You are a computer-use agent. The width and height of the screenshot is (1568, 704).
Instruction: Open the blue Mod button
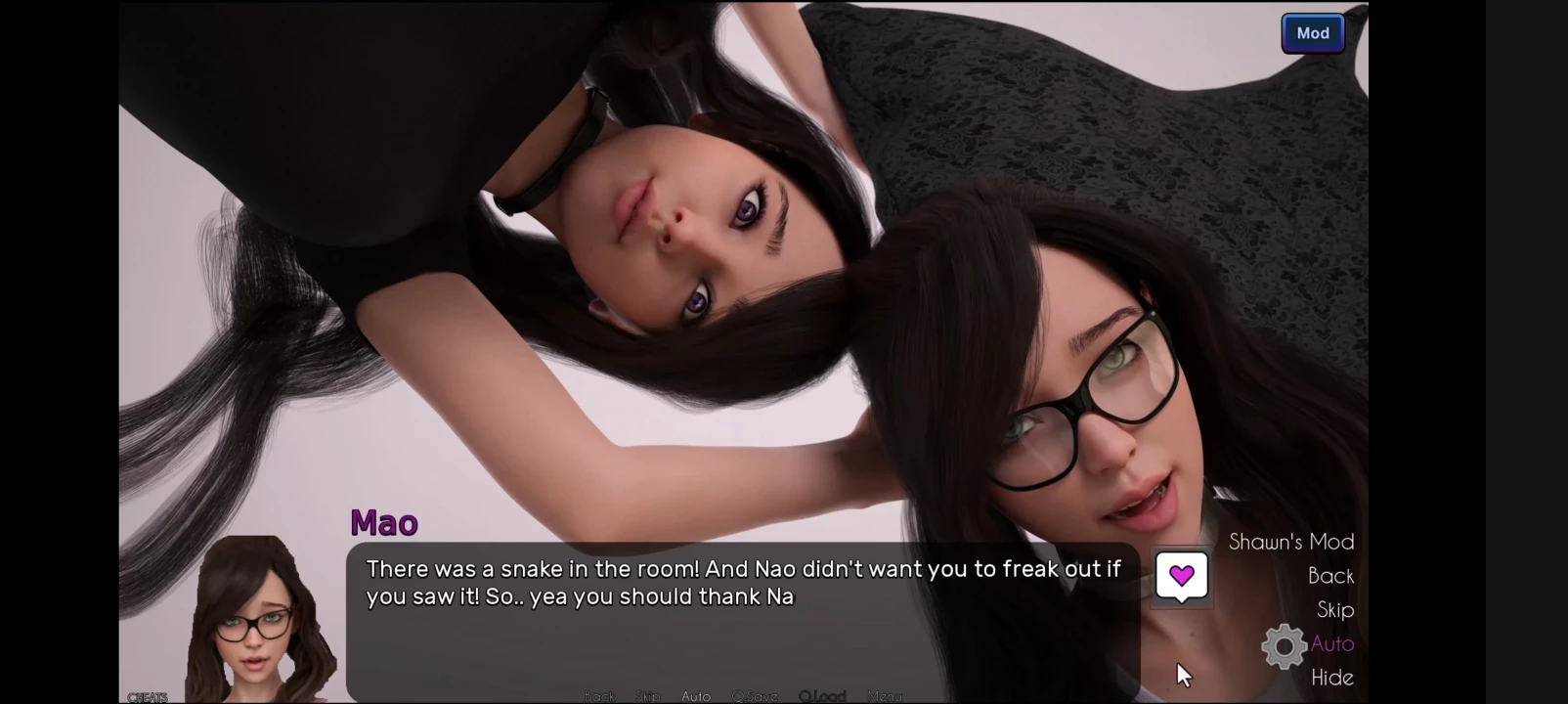tap(1312, 33)
